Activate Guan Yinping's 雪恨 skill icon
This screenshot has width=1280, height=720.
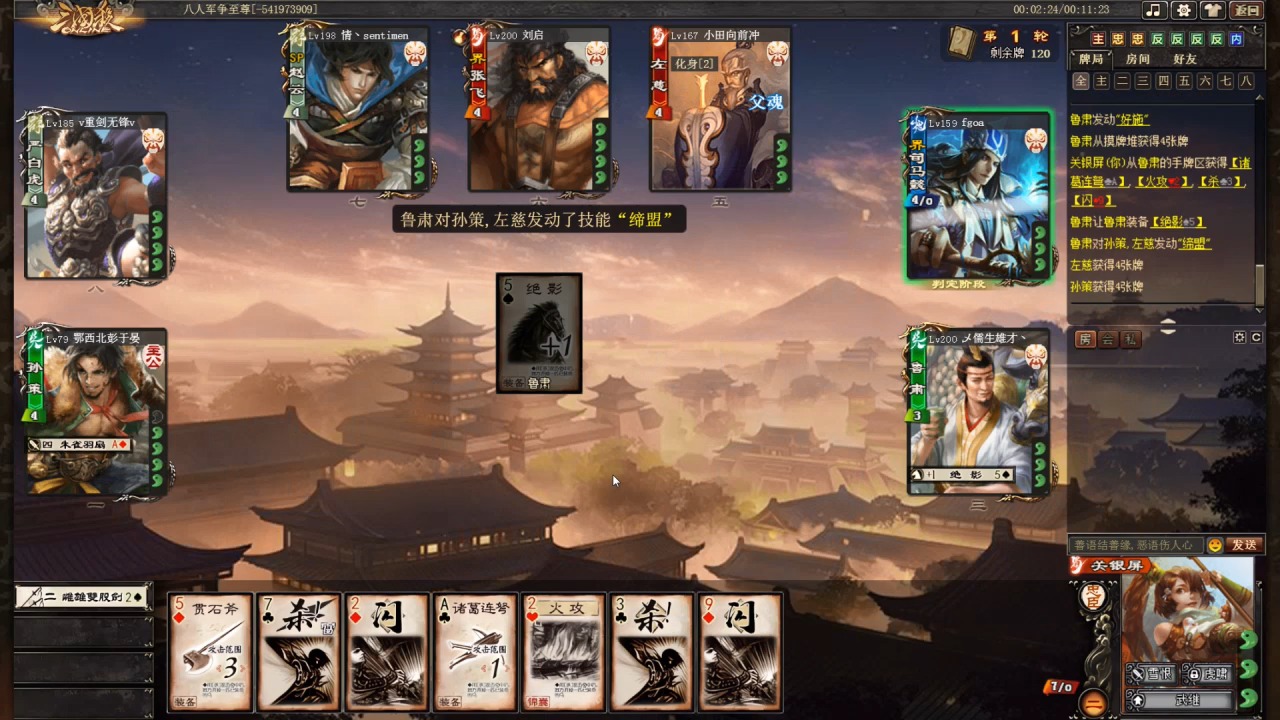coord(1151,673)
